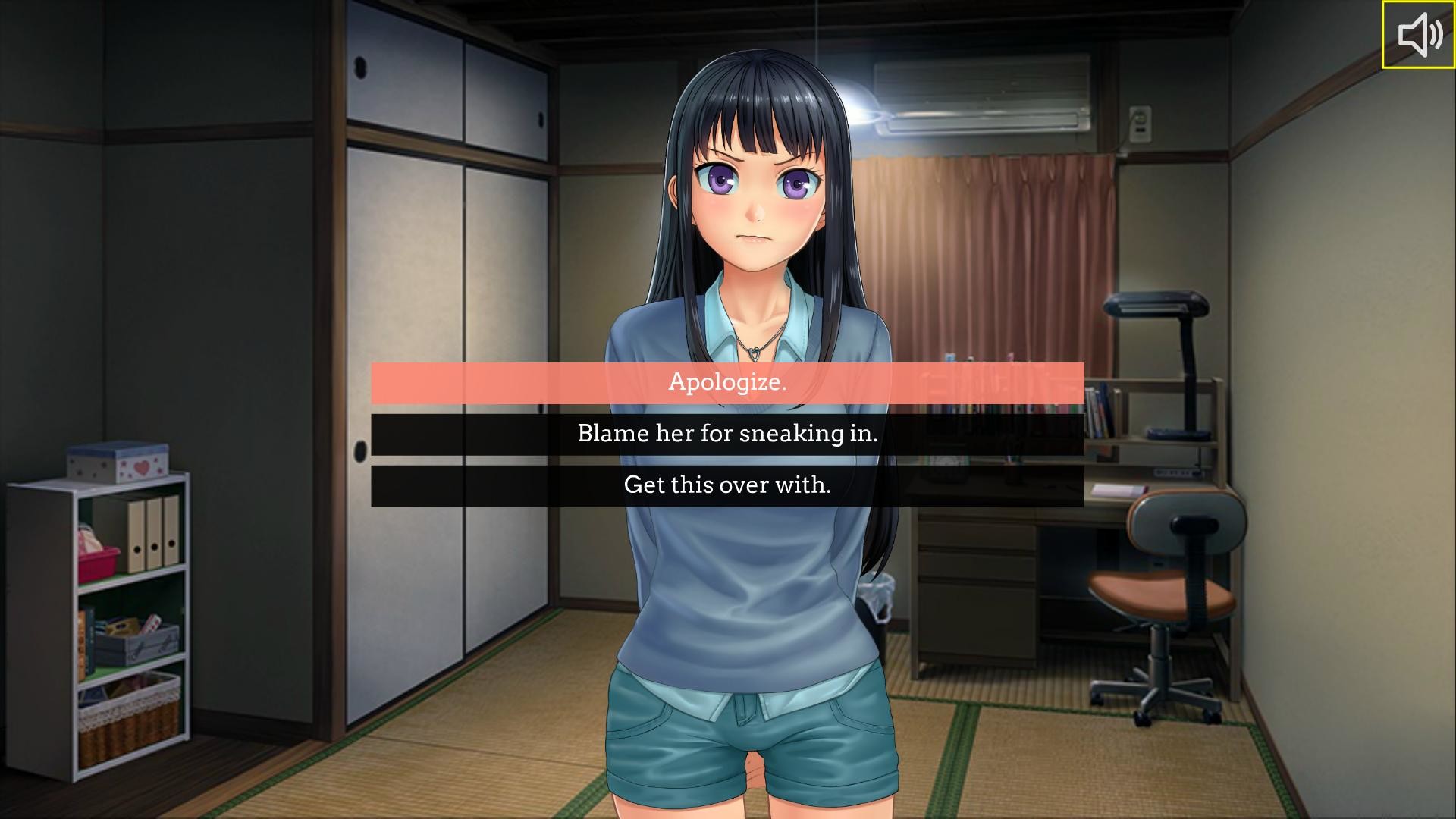The height and width of the screenshot is (819, 1456).
Task: Choose 'Blame her for sneaking in.'
Action: coord(726,434)
